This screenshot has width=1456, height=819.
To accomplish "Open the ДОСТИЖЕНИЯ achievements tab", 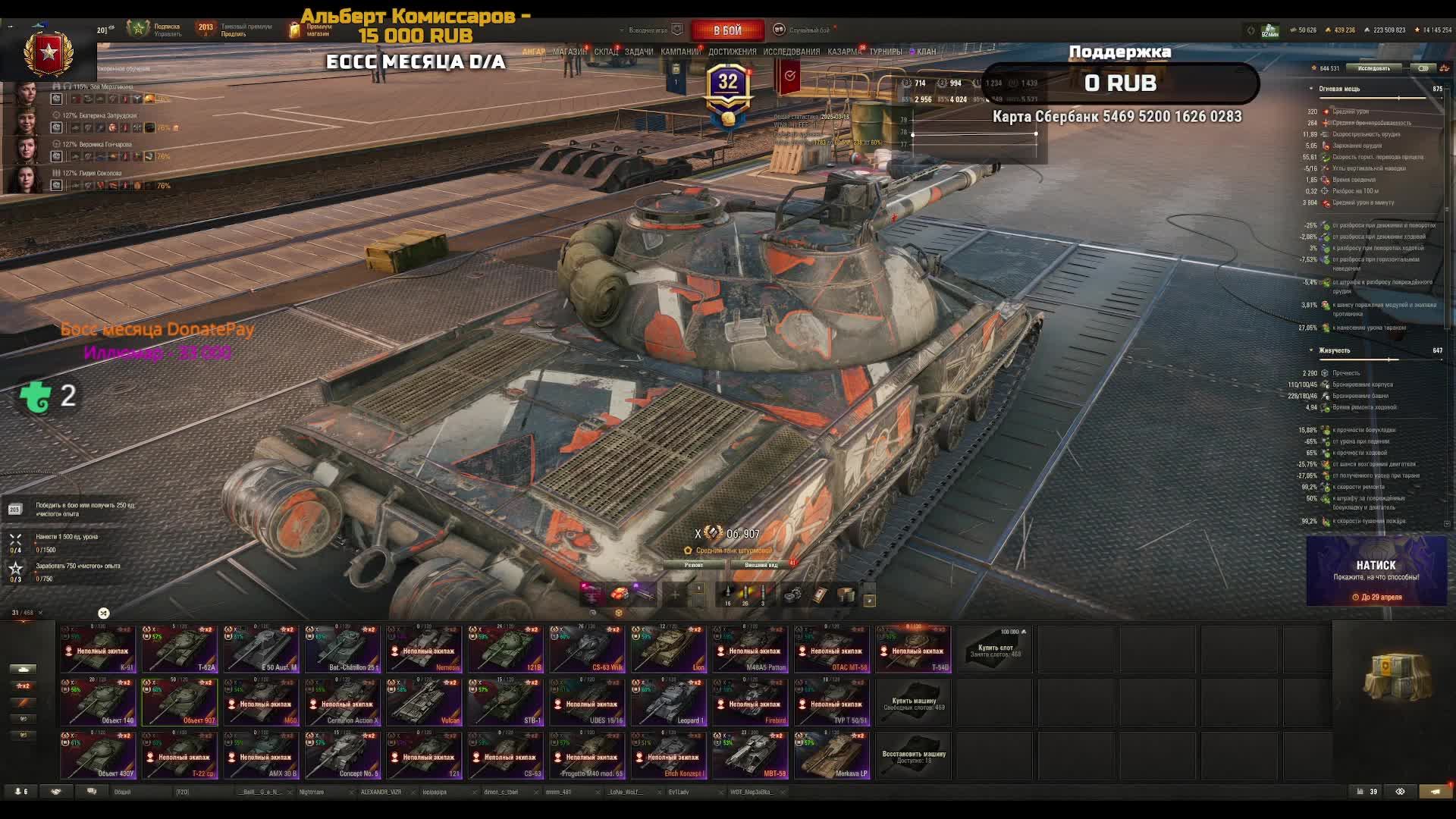I will (732, 52).
